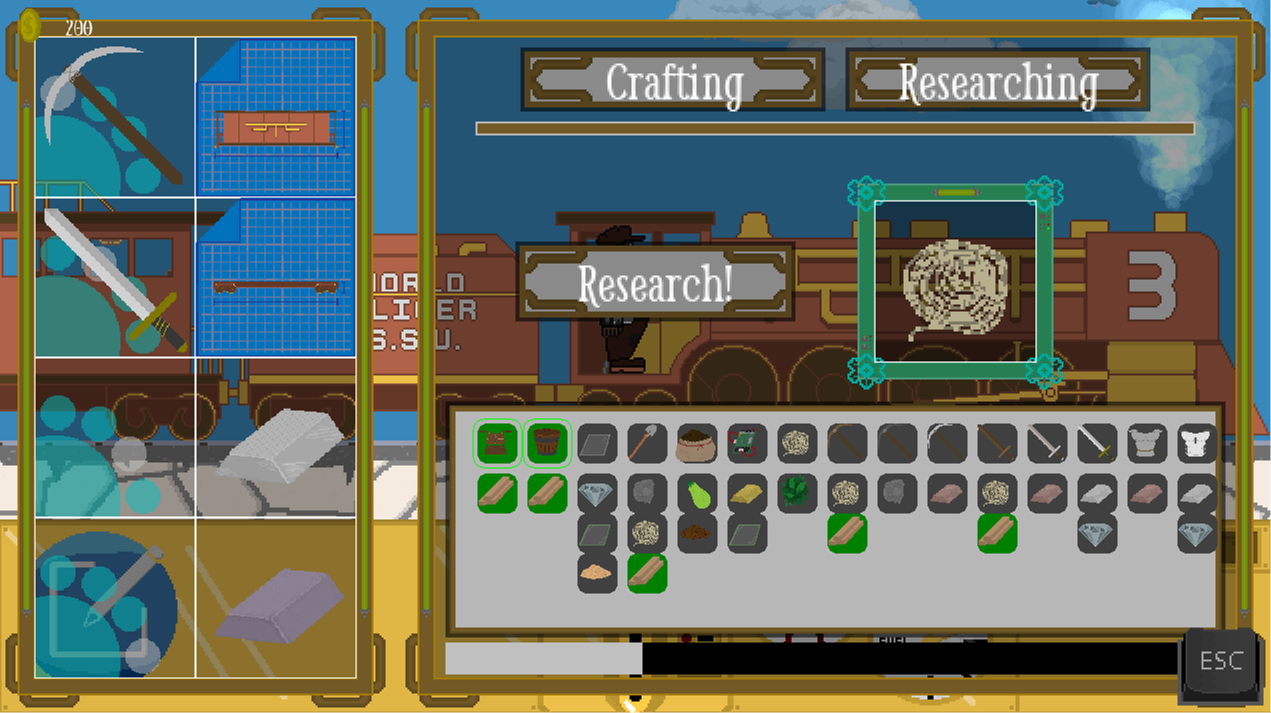
Task: Select the boxcar blueprint
Action: coord(275,117)
